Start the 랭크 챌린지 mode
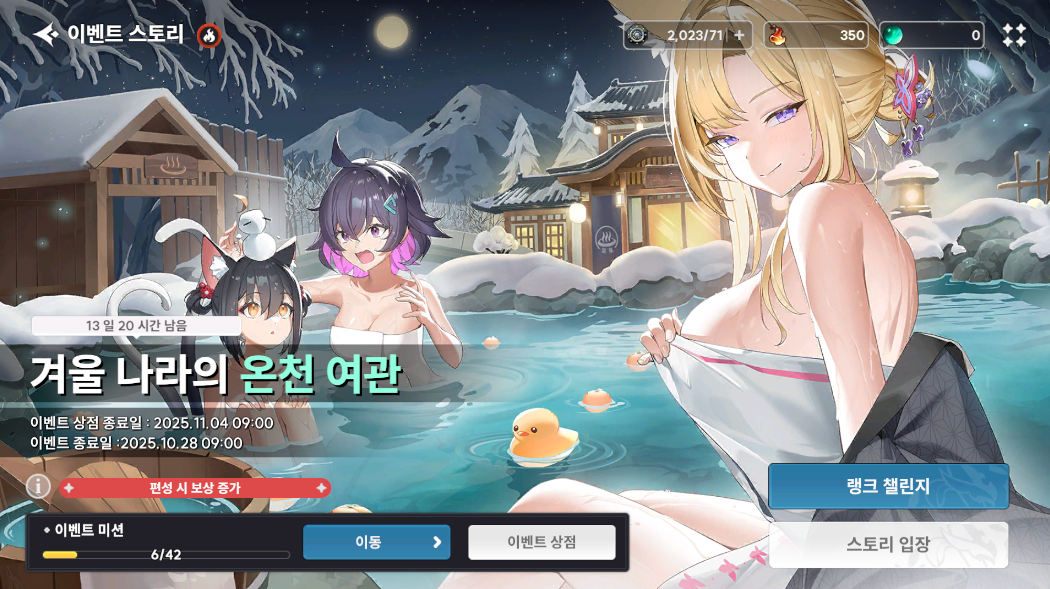This screenshot has width=1050, height=589. coord(888,486)
